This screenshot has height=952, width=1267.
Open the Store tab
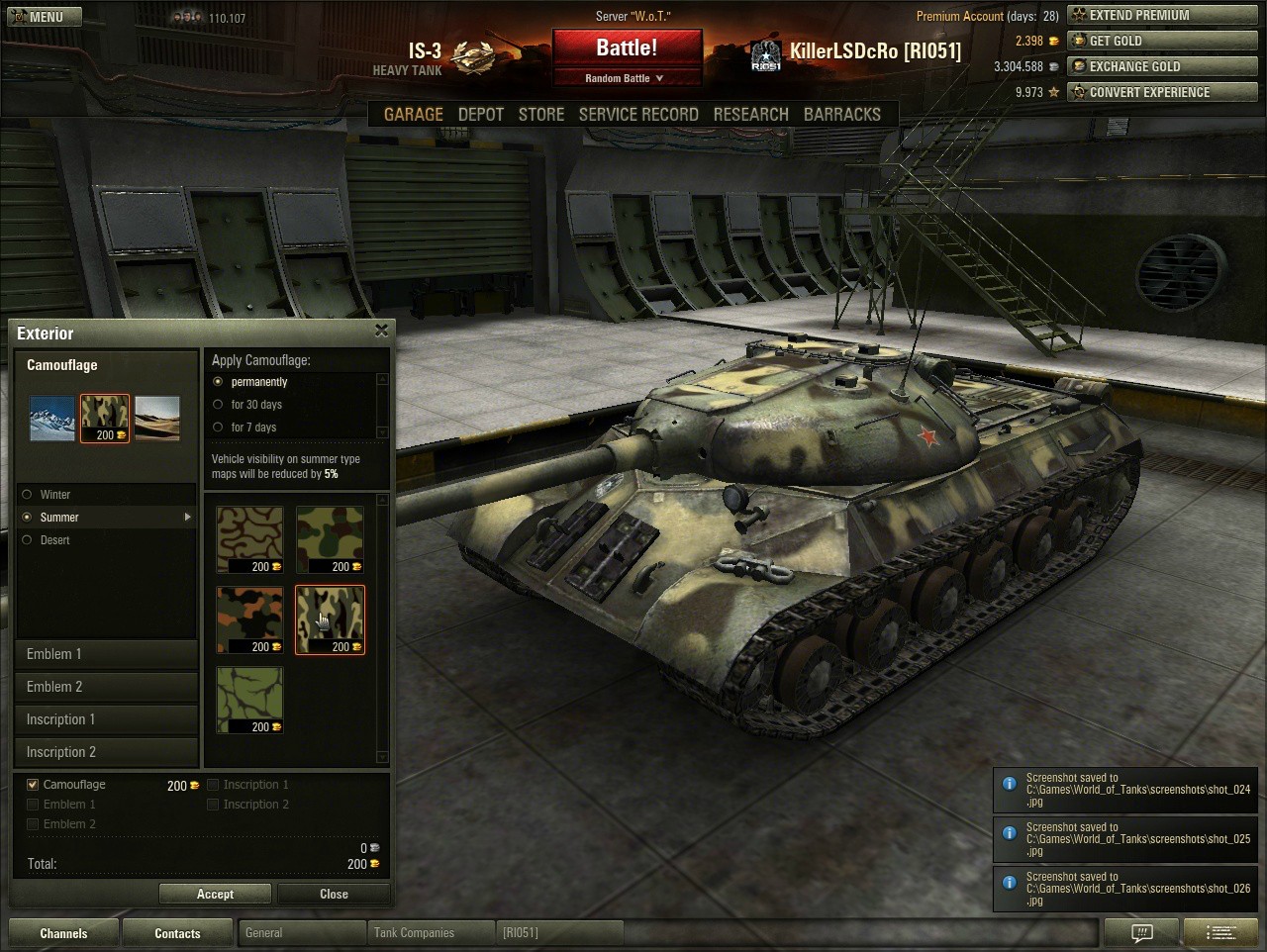(x=541, y=114)
